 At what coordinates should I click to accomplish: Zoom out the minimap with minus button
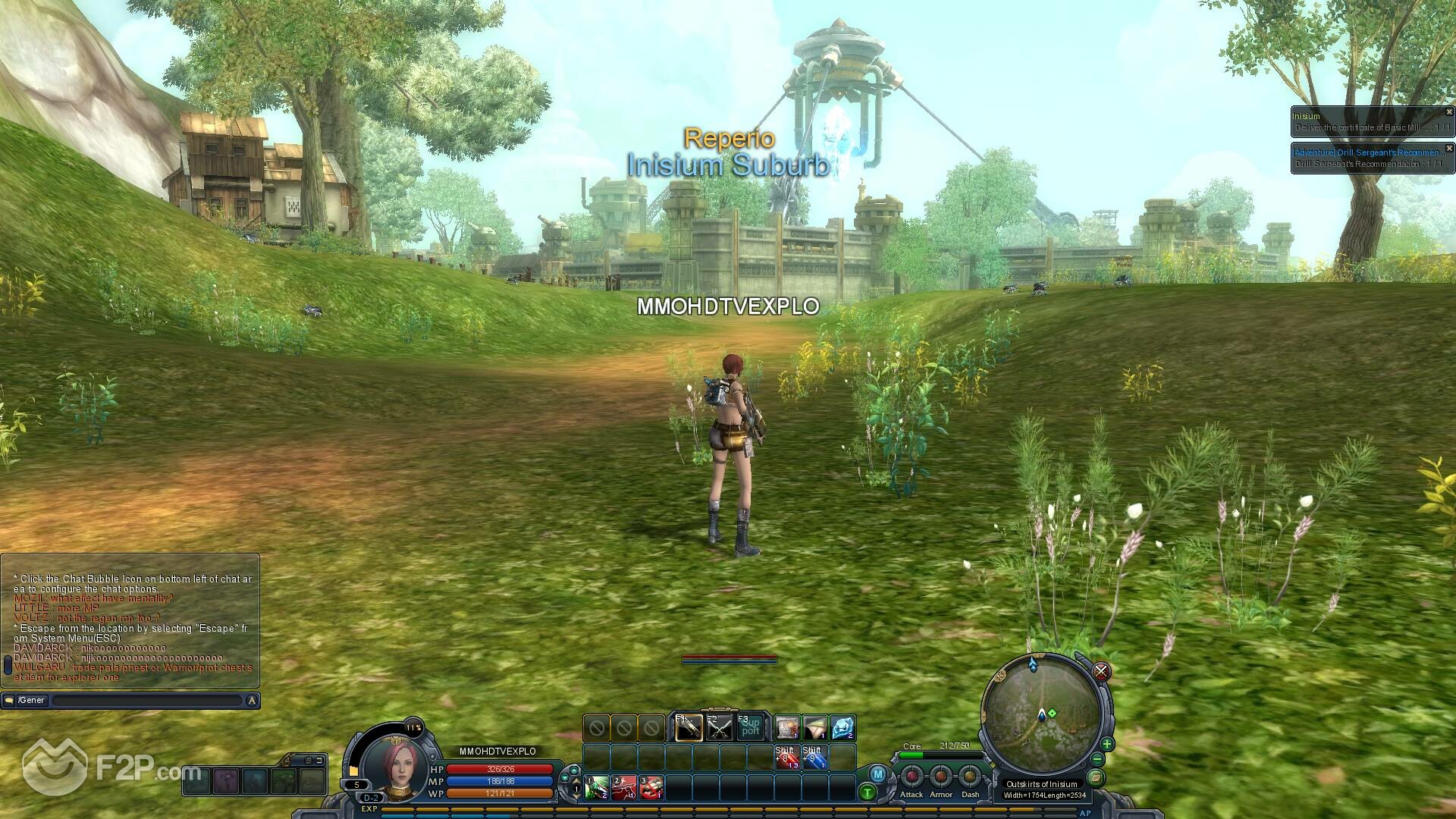tap(1097, 760)
